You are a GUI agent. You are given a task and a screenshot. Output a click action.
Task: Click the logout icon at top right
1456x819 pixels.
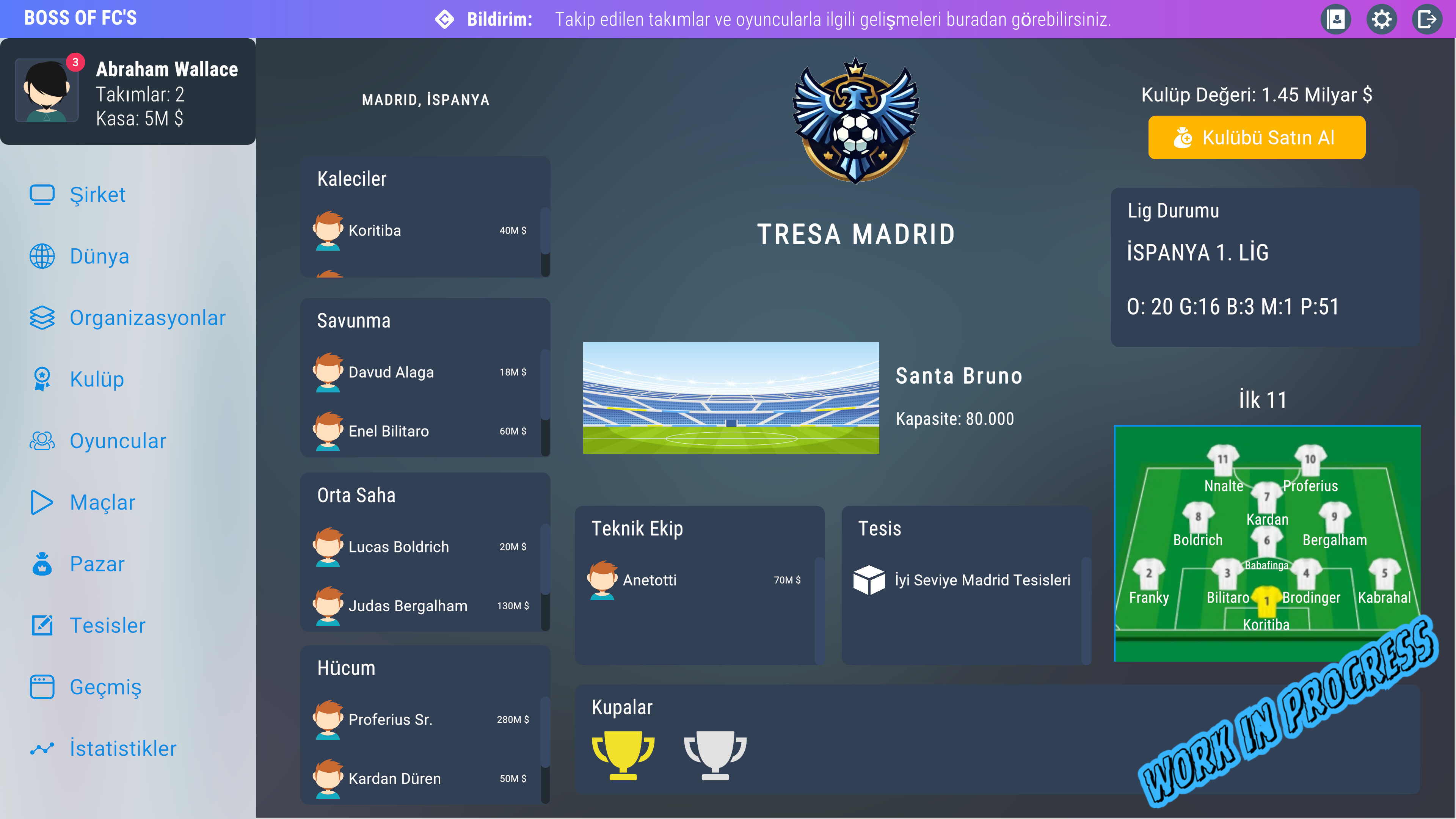point(1428,19)
